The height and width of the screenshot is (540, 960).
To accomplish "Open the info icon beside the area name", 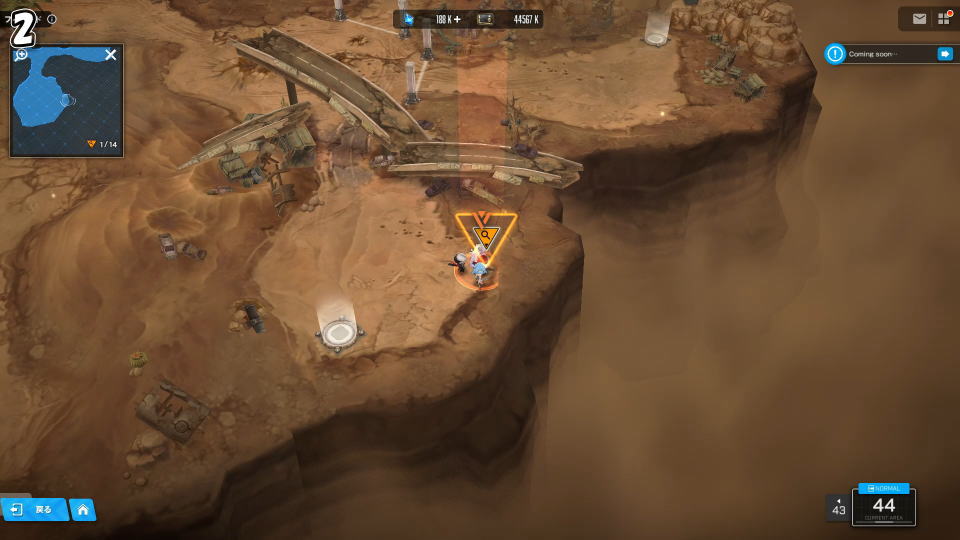I will pos(52,19).
